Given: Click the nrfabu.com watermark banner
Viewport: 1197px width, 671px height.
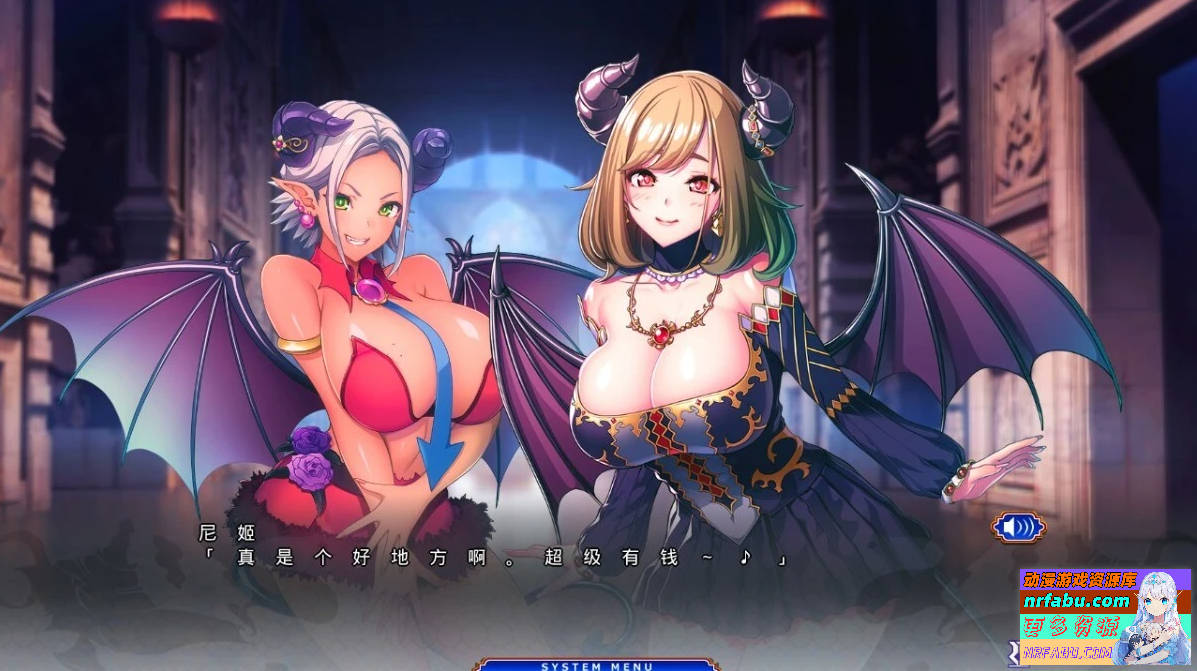Looking at the screenshot, I should pyautogui.click(x=1078, y=601).
